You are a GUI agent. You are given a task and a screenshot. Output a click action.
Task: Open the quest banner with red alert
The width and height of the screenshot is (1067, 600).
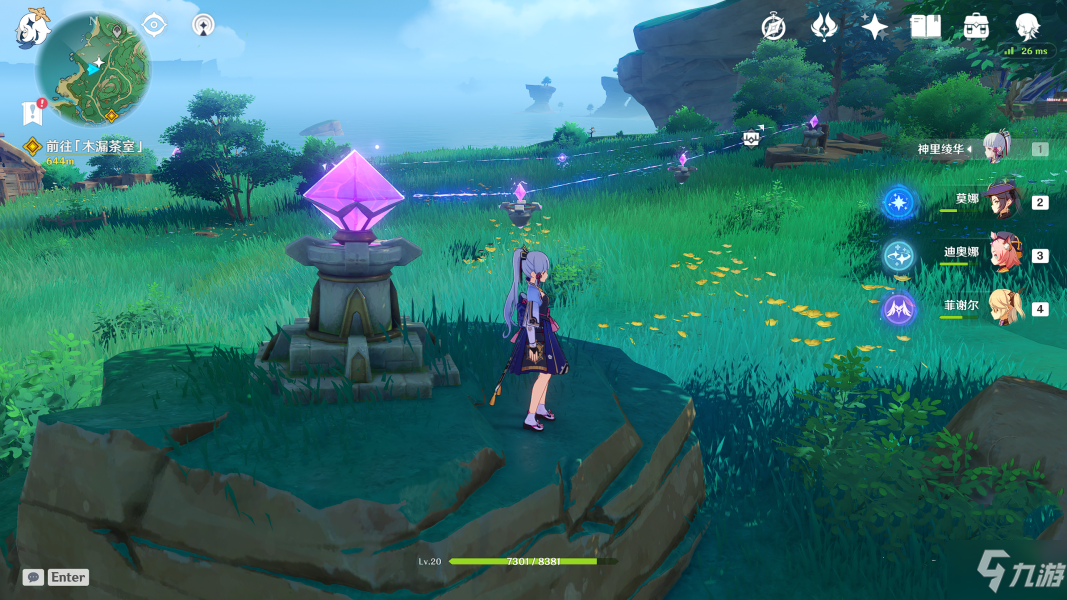(x=31, y=112)
